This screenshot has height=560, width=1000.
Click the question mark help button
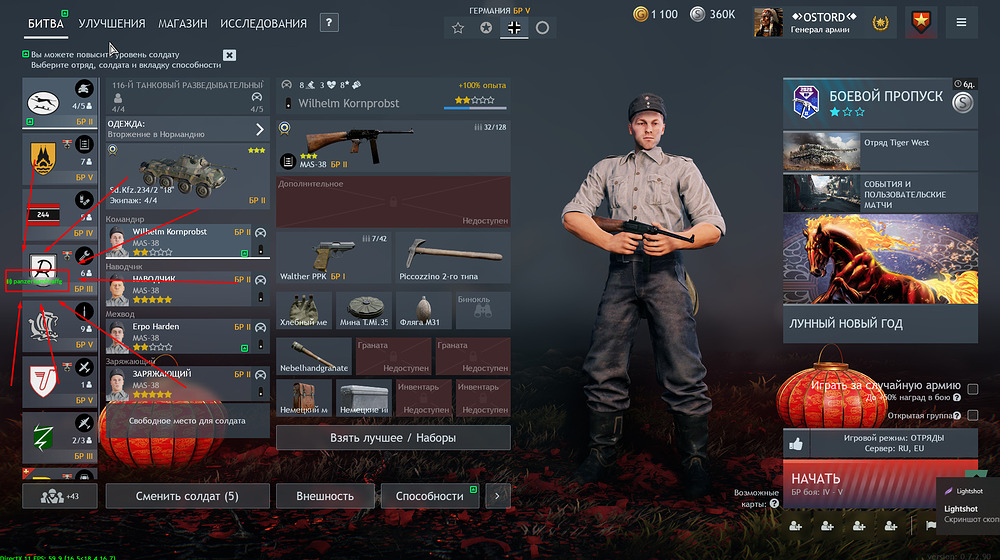coord(329,23)
